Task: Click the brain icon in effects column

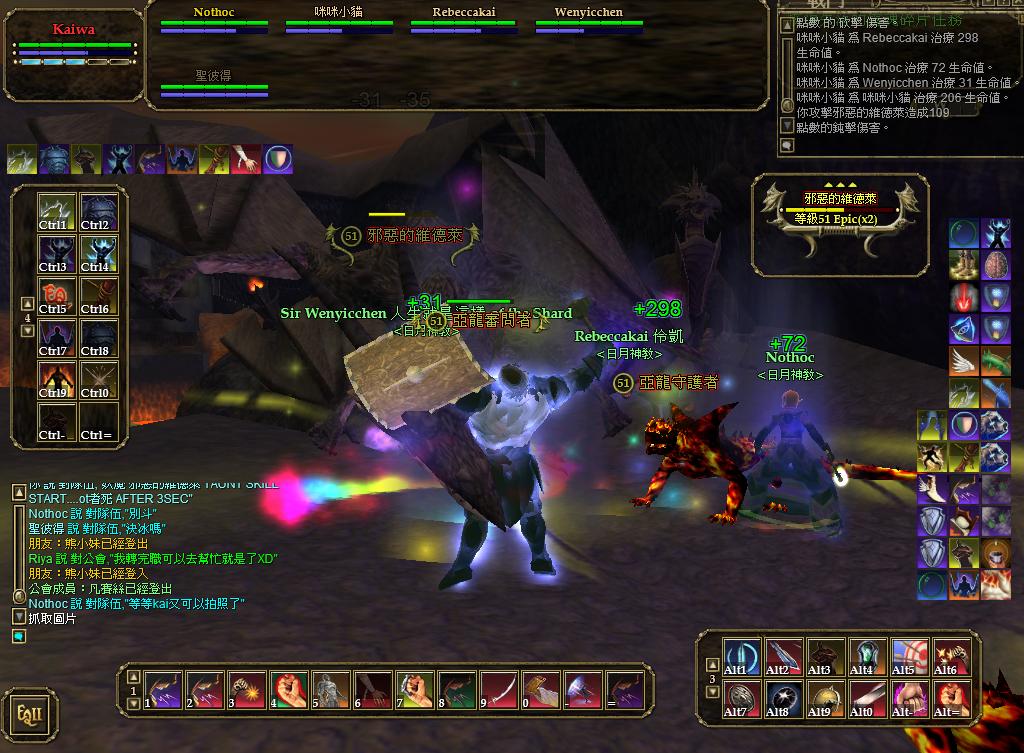Action: tap(996, 265)
